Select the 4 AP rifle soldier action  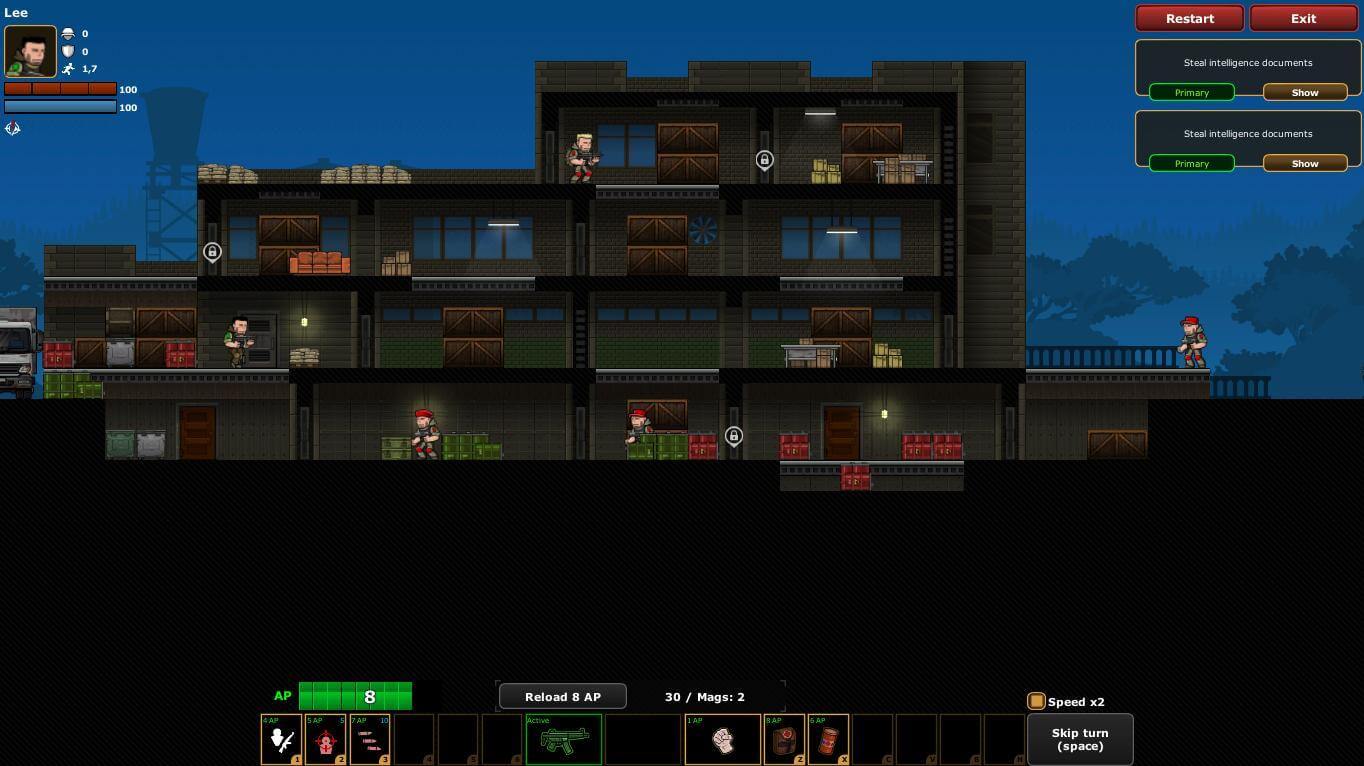(281, 740)
